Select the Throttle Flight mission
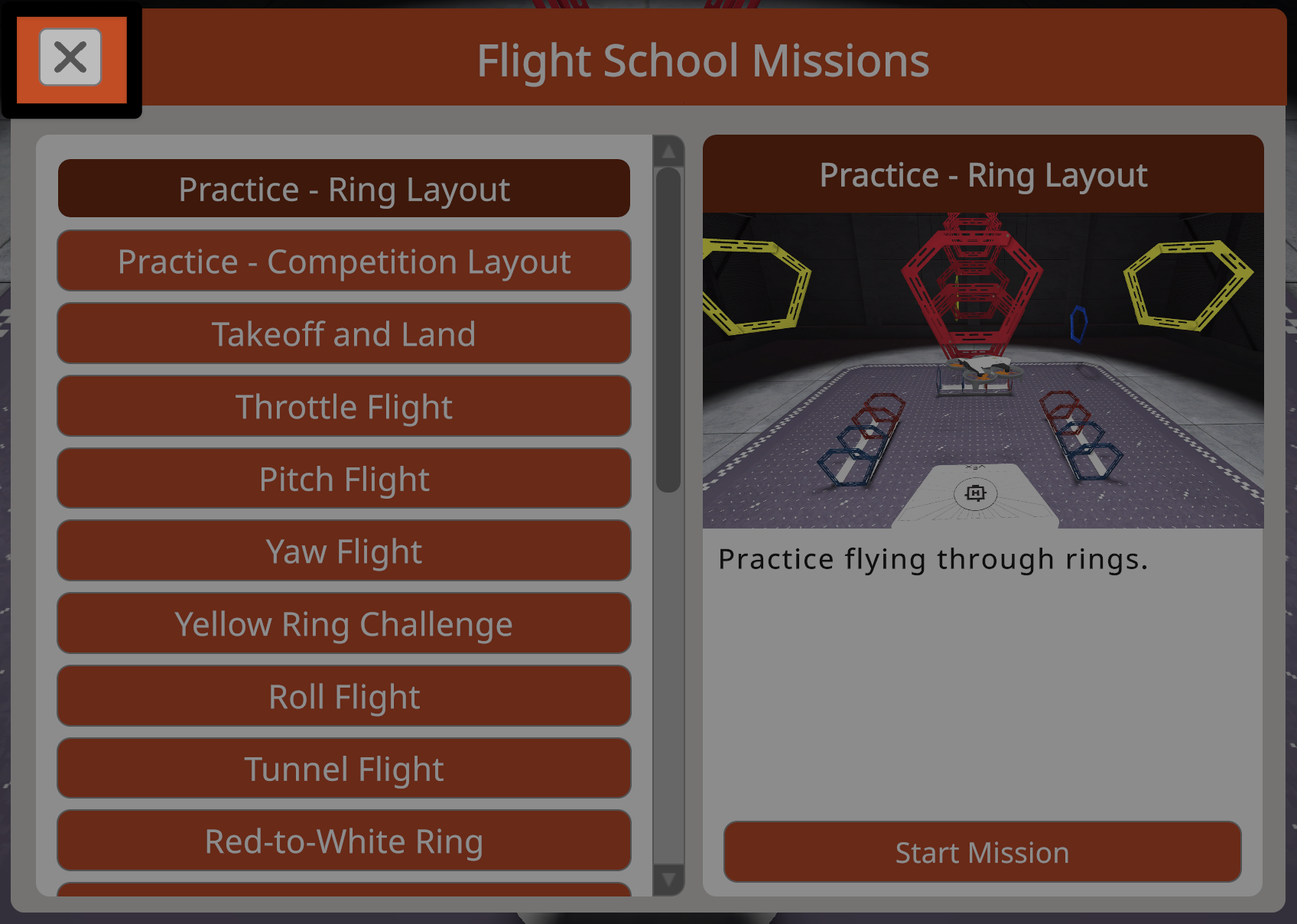Viewport: 1297px width, 924px height. click(x=343, y=406)
